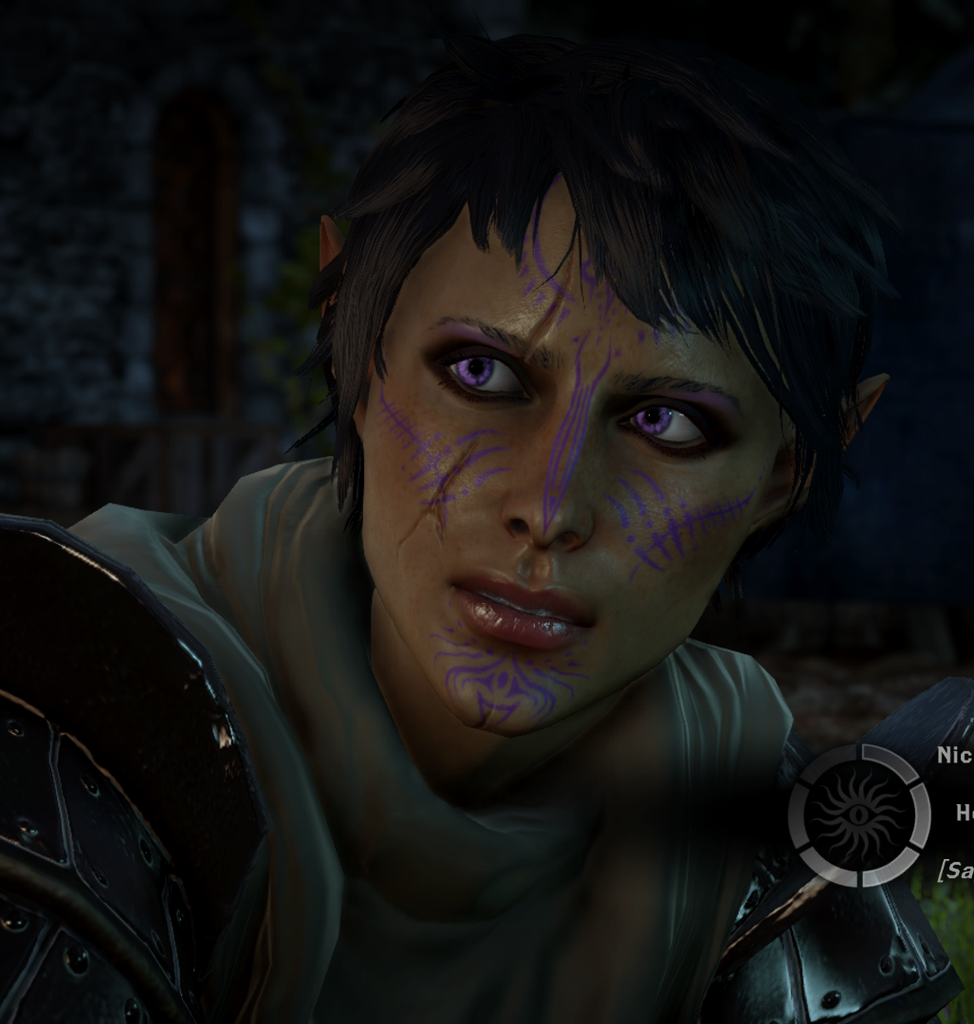Image resolution: width=974 pixels, height=1024 pixels.
Task: Choose the dialogue reply starting with "Nic"
Action: 955,755
